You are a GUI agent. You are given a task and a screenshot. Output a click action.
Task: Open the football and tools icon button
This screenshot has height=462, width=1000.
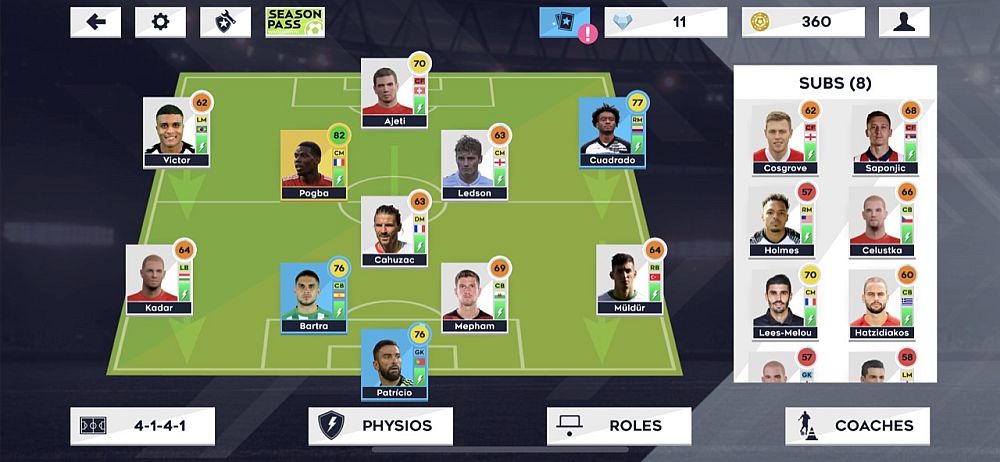[225, 22]
